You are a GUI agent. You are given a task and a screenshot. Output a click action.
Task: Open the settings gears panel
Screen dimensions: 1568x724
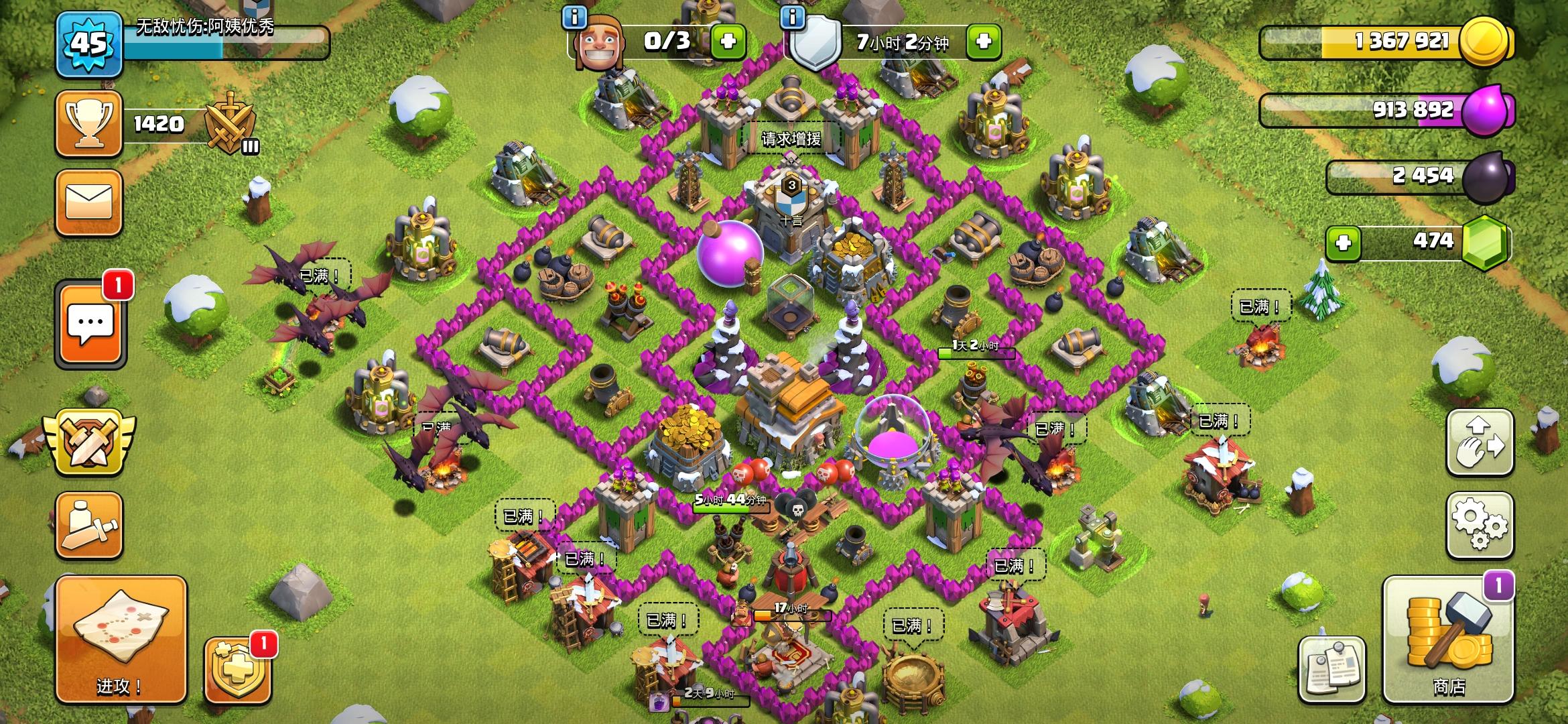1481,526
